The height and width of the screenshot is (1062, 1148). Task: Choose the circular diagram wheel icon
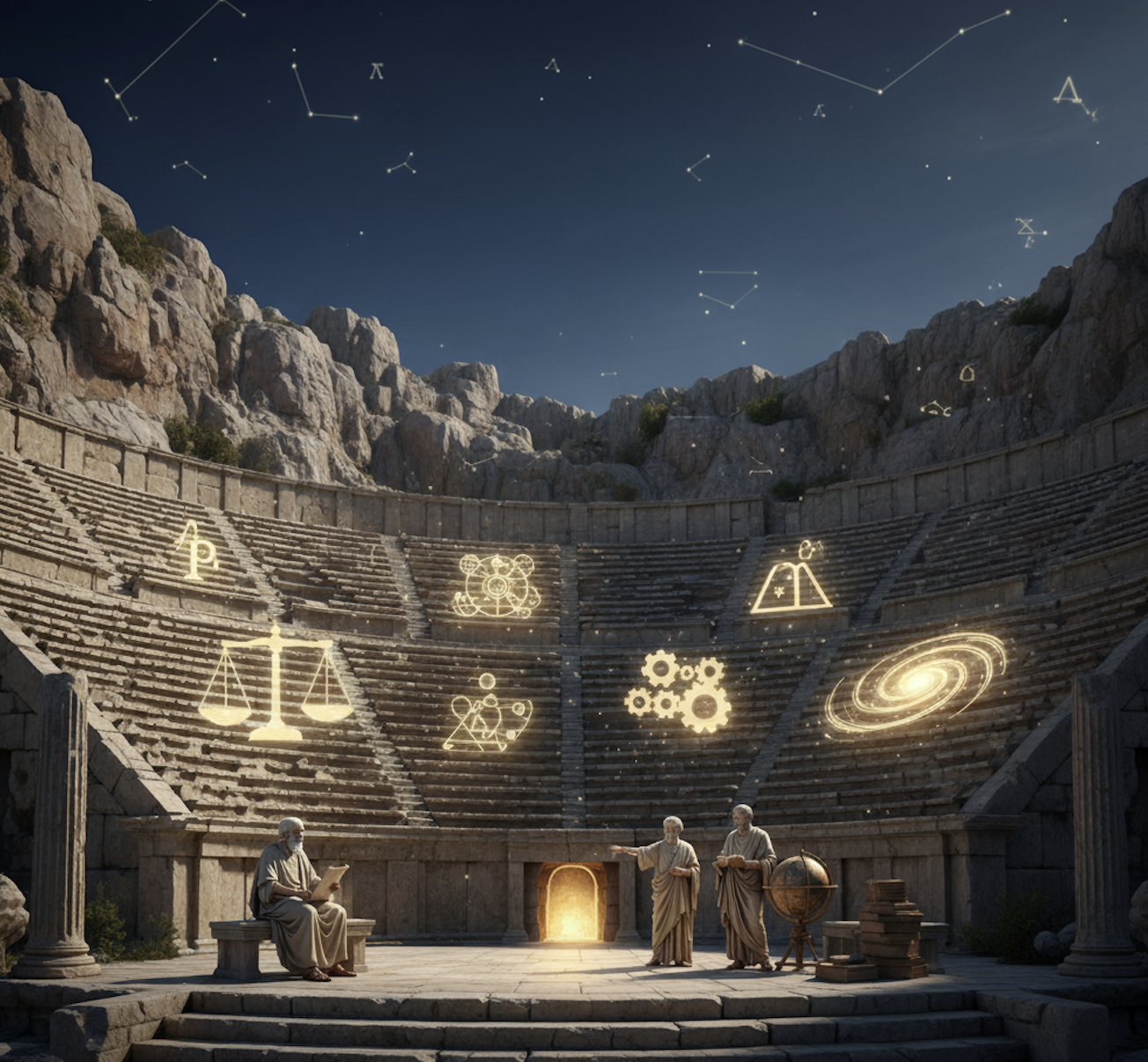coord(496,585)
